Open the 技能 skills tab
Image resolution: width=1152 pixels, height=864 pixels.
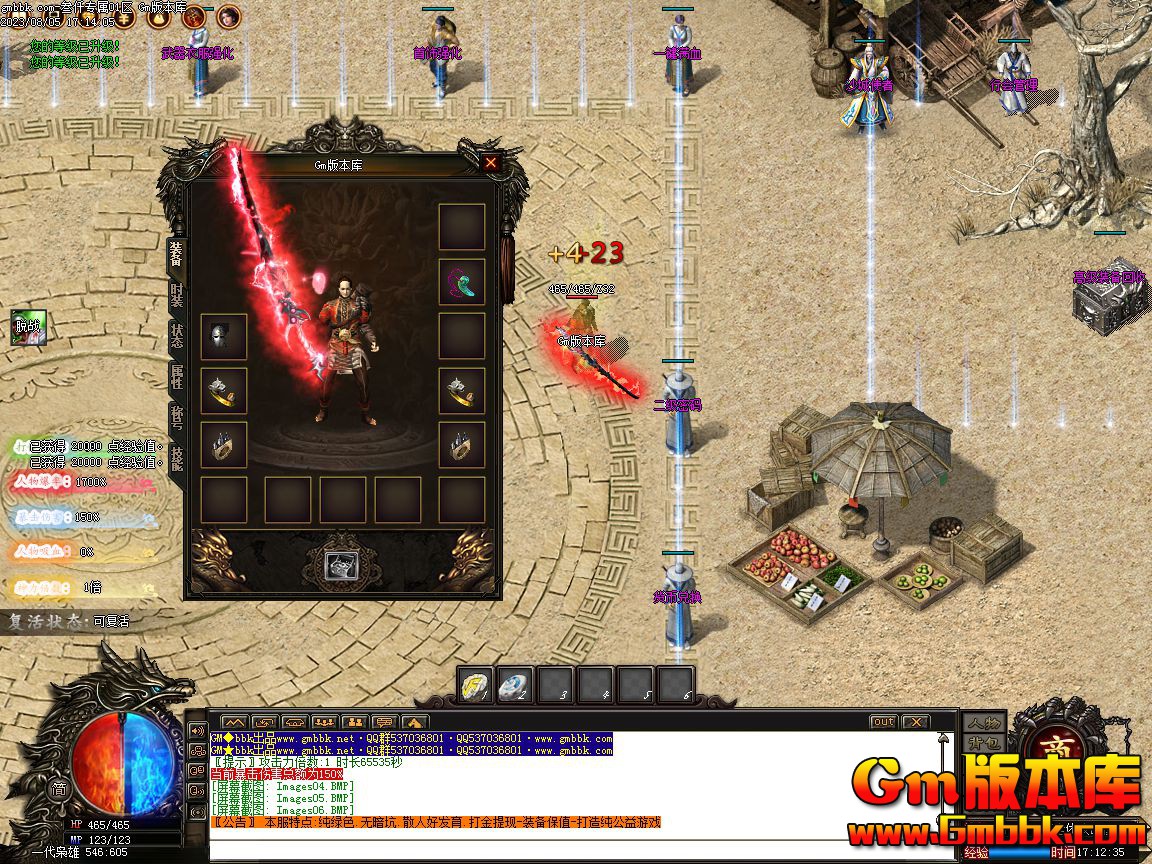pyautogui.click(x=177, y=458)
